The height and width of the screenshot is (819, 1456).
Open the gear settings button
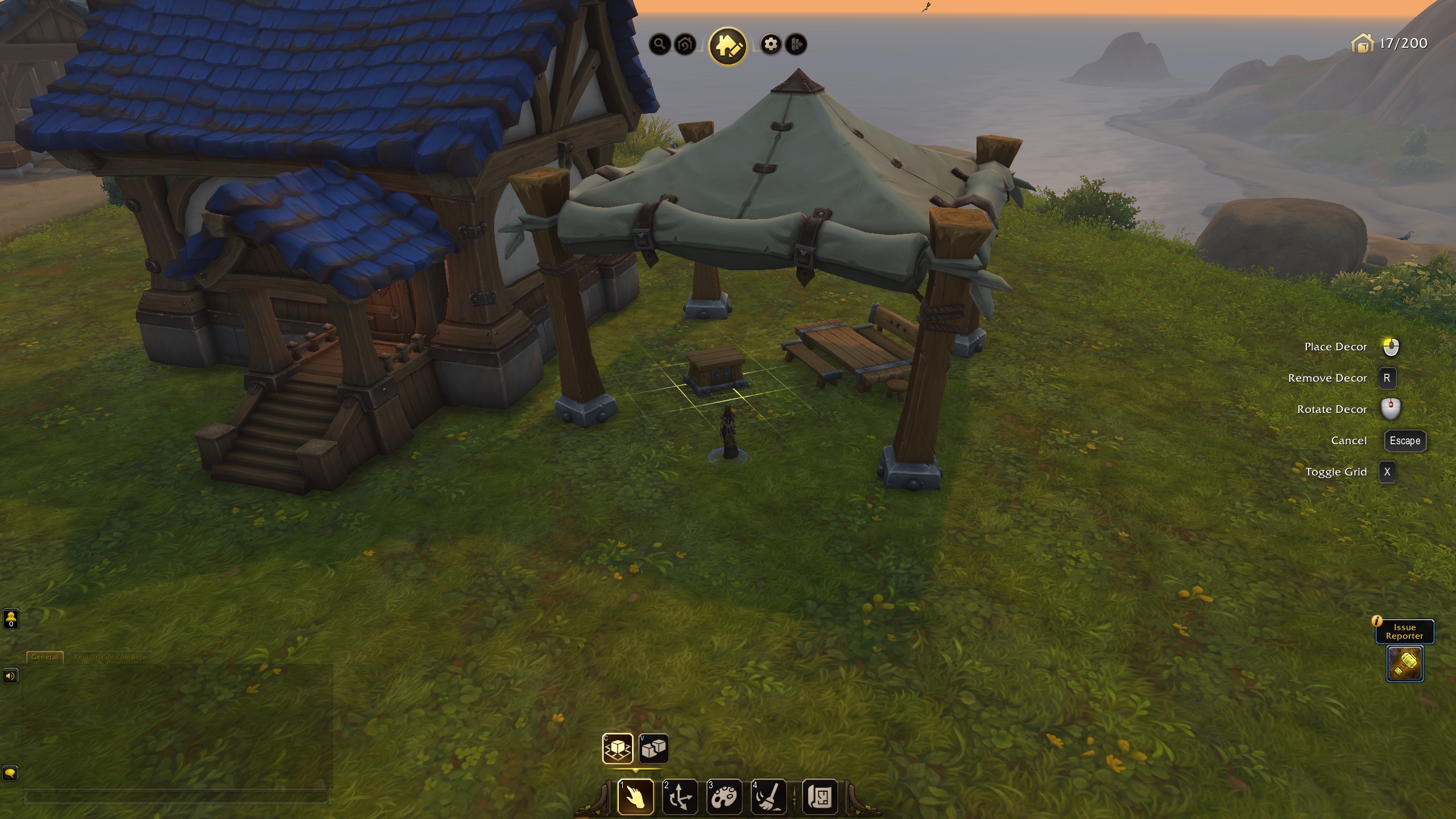coord(771,44)
